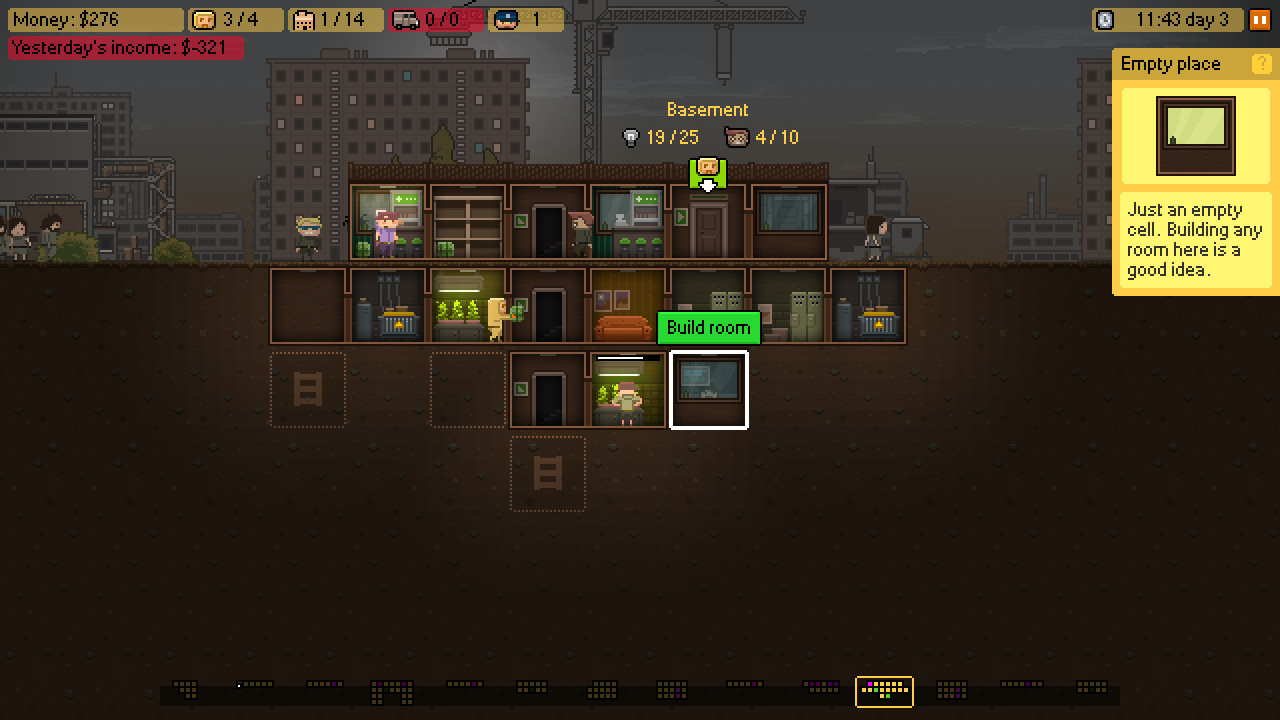The width and height of the screenshot is (1280, 720).
Task: Open the building occupancy icon showing 1/14
Action: pos(304,18)
